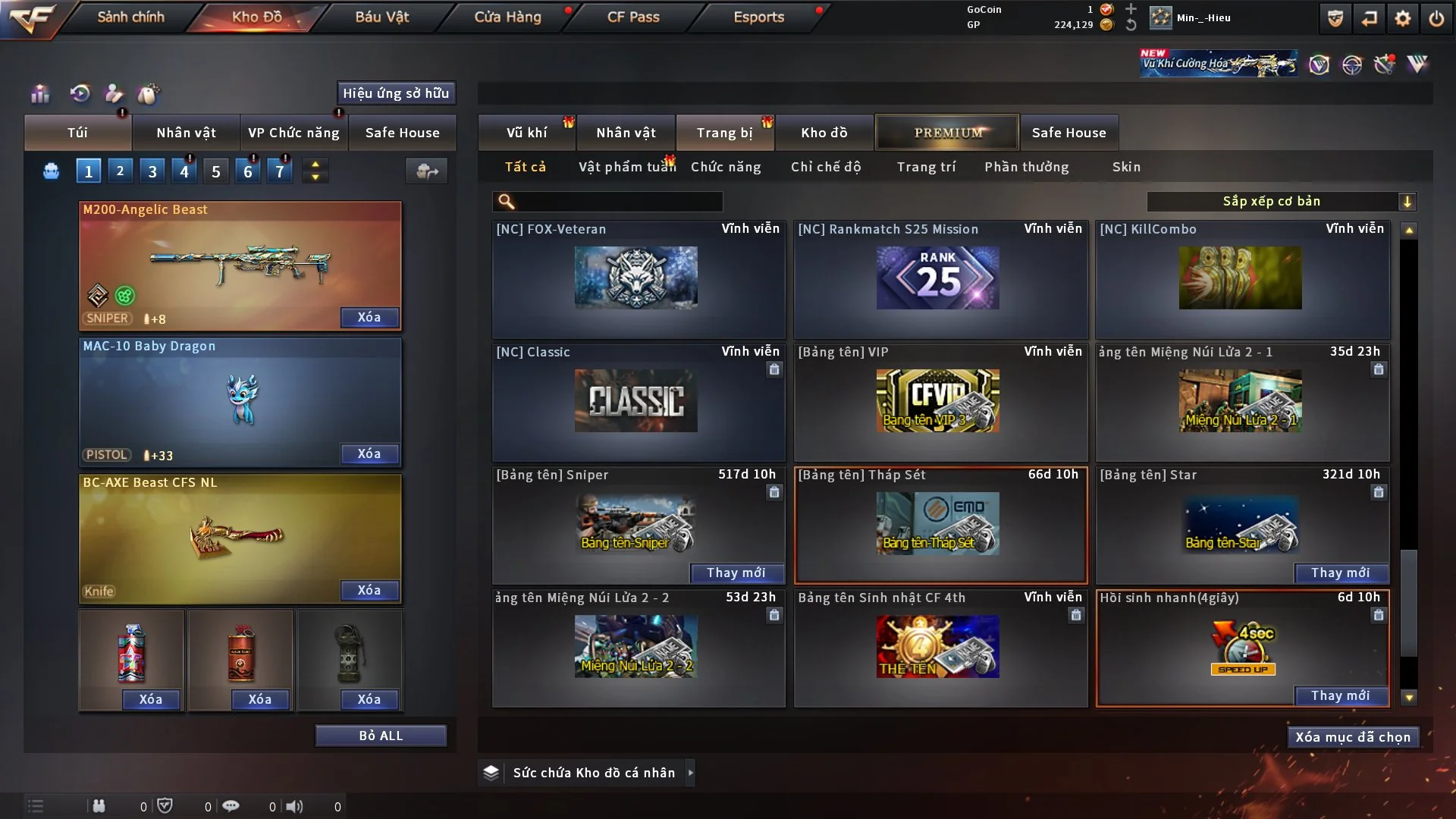Screen dimensions: 1456x819
Task: Filter items by Chức năng
Action: pyautogui.click(x=726, y=167)
